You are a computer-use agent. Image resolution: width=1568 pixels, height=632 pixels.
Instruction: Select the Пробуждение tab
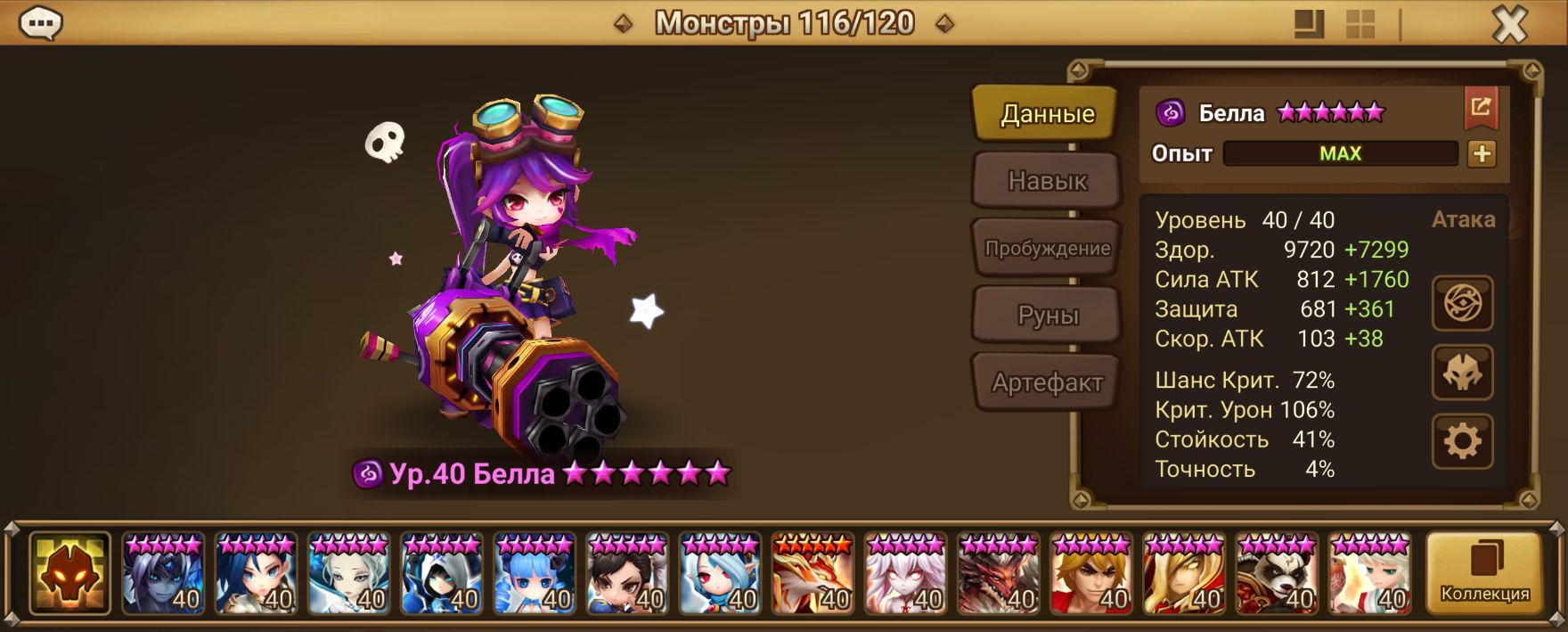tap(1047, 249)
